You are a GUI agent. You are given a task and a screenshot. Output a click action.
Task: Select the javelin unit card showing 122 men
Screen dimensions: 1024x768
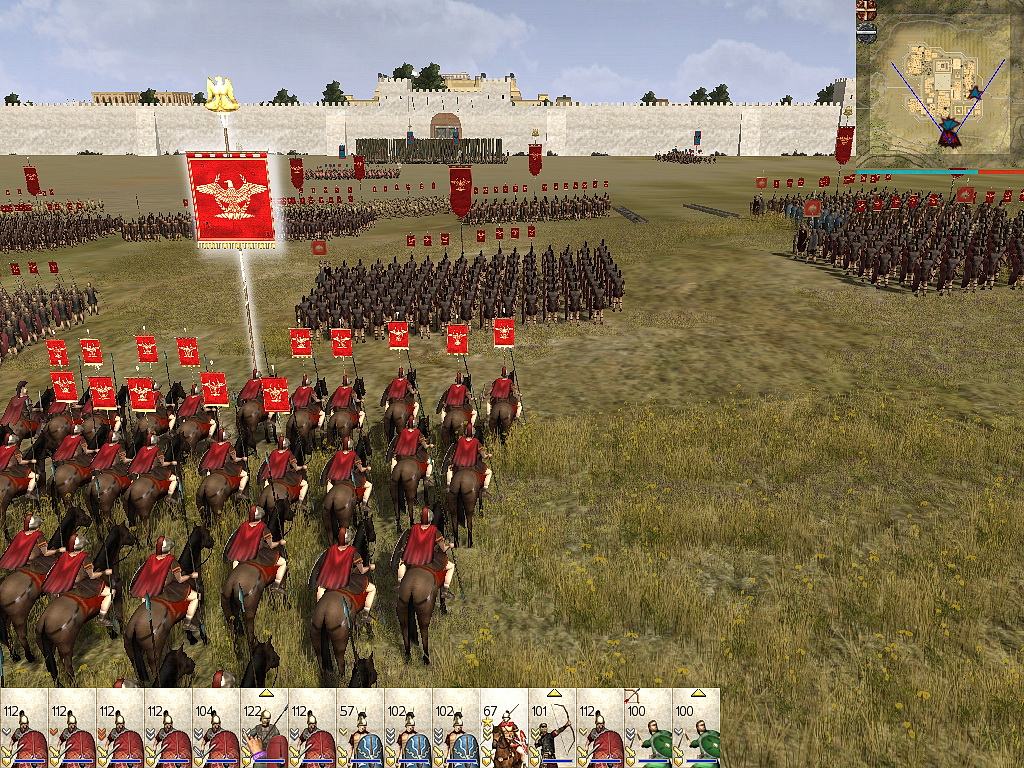(264, 729)
